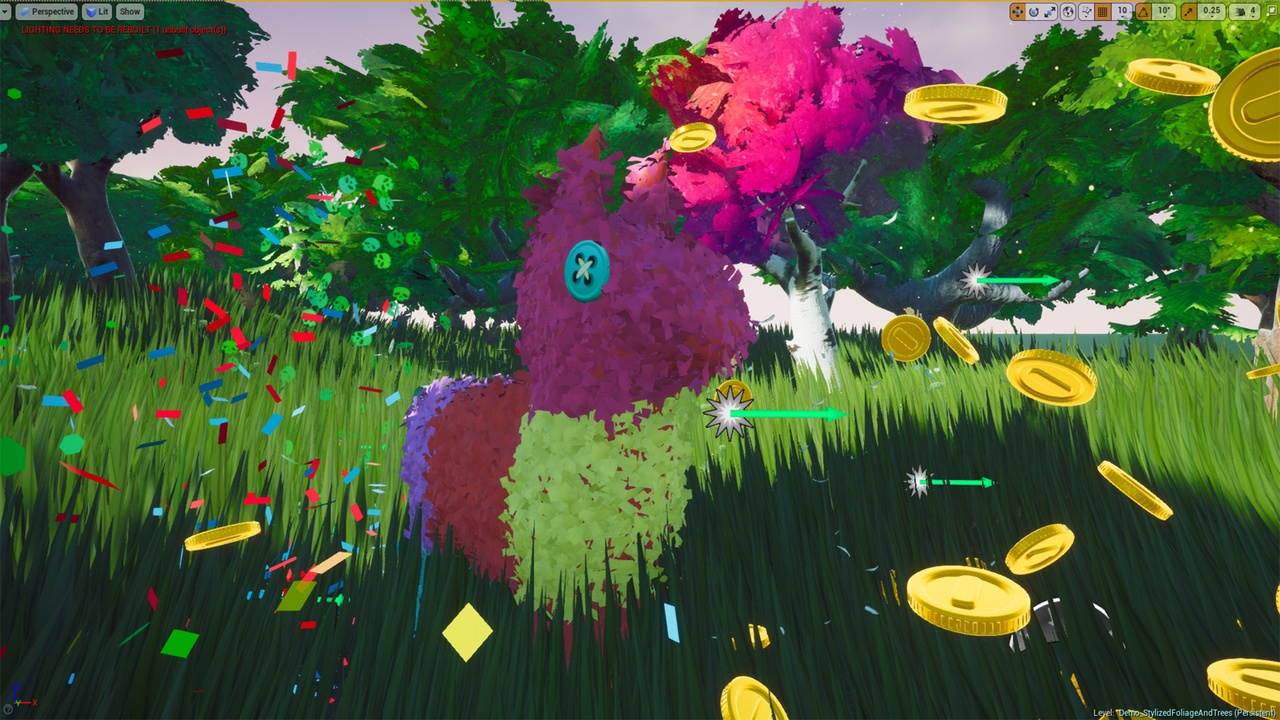Toggle world/local transform space globe icon
The height and width of the screenshot is (720, 1280).
click(1068, 11)
